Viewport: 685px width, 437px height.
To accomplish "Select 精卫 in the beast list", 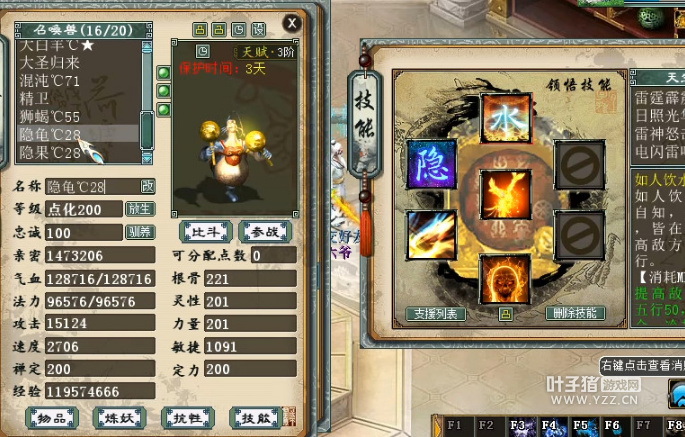I will click(35, 99).
